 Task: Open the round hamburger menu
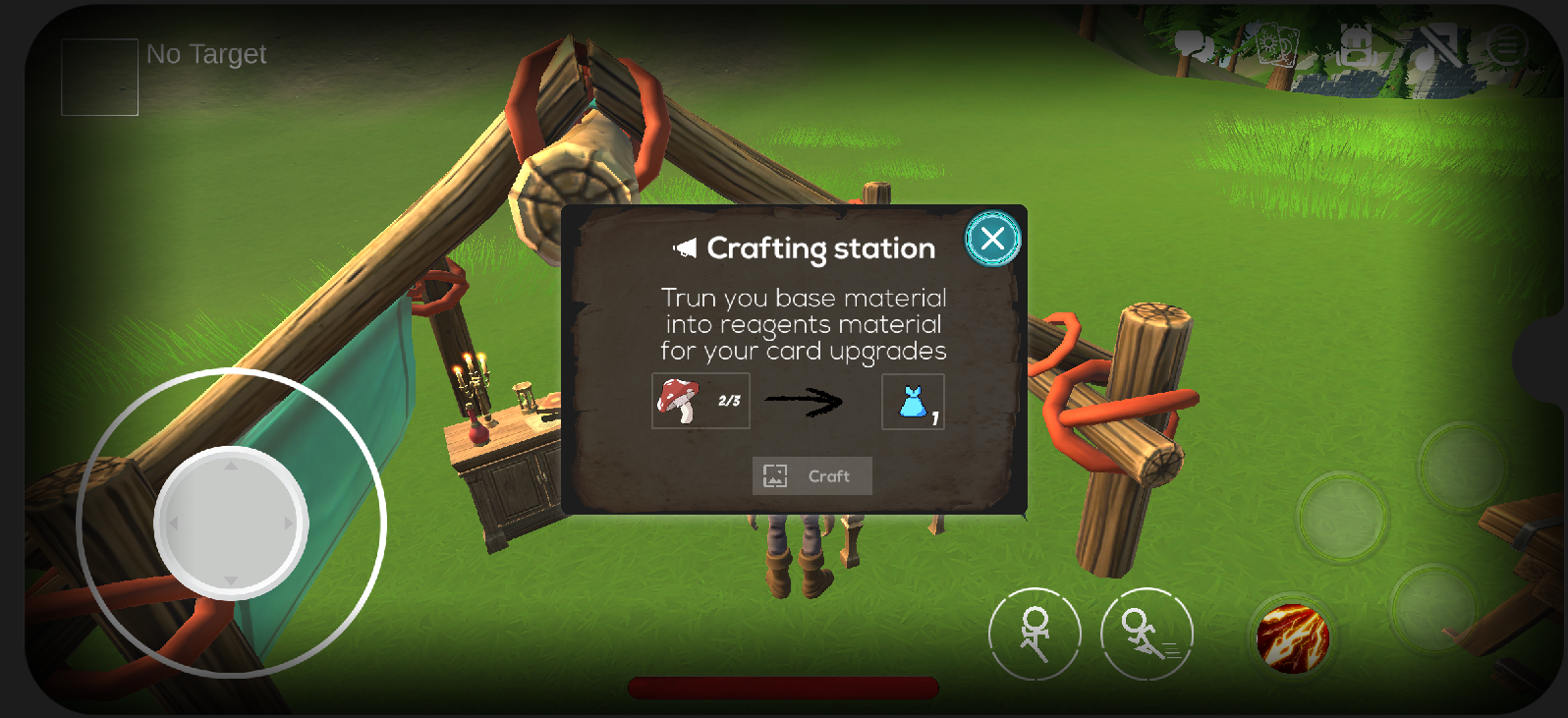point(1506,45)
